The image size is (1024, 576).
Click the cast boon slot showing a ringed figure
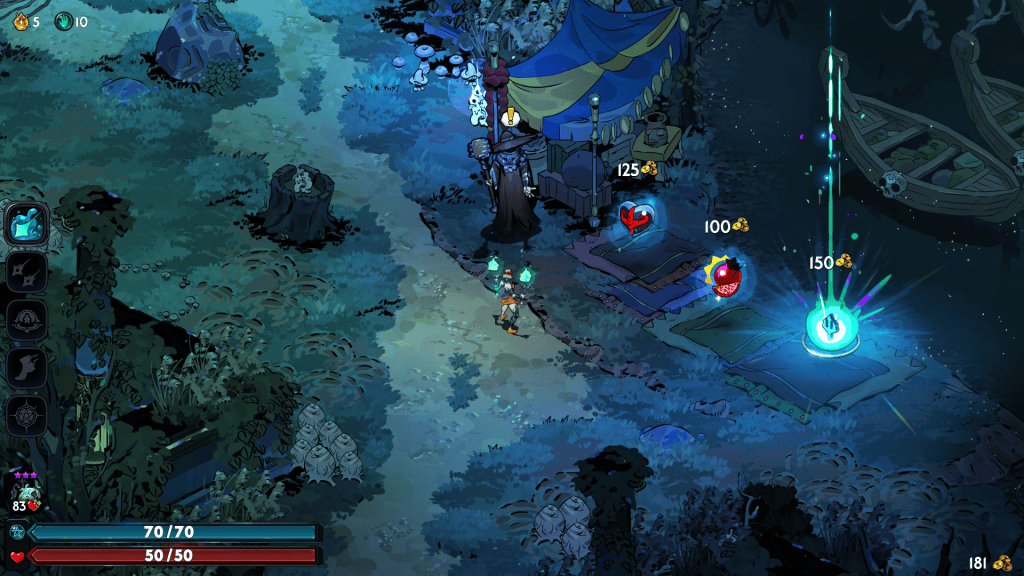pos(27,320)
